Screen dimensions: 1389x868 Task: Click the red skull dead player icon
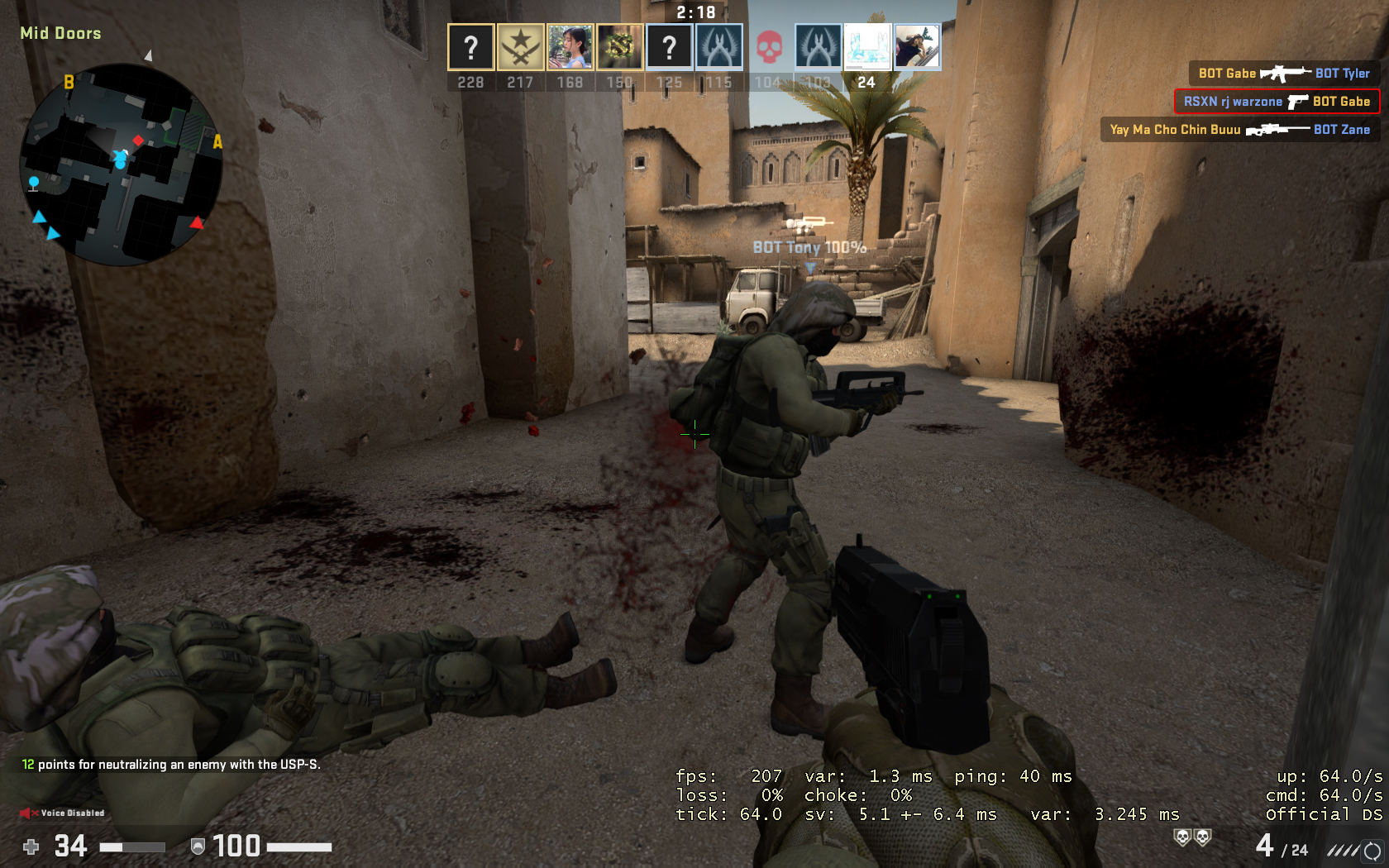pos(768,47)
